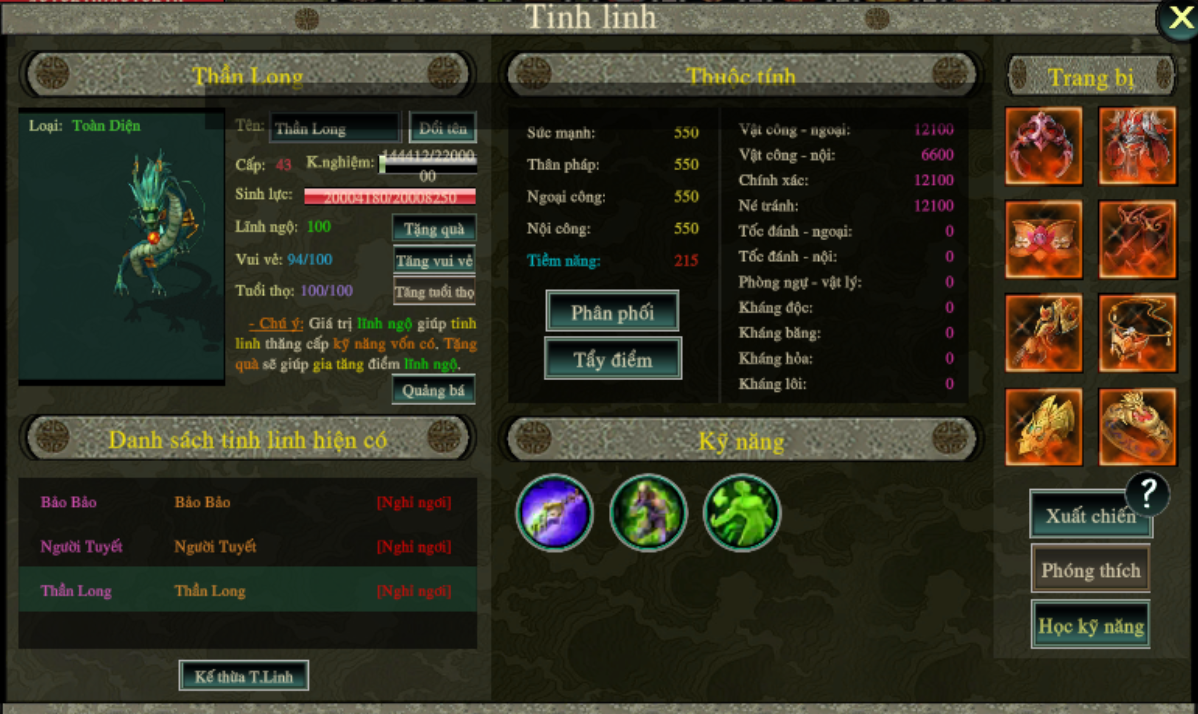Select the purple sword skill icon
This screenshot has width=1198, height=714.
click(554, 513)
